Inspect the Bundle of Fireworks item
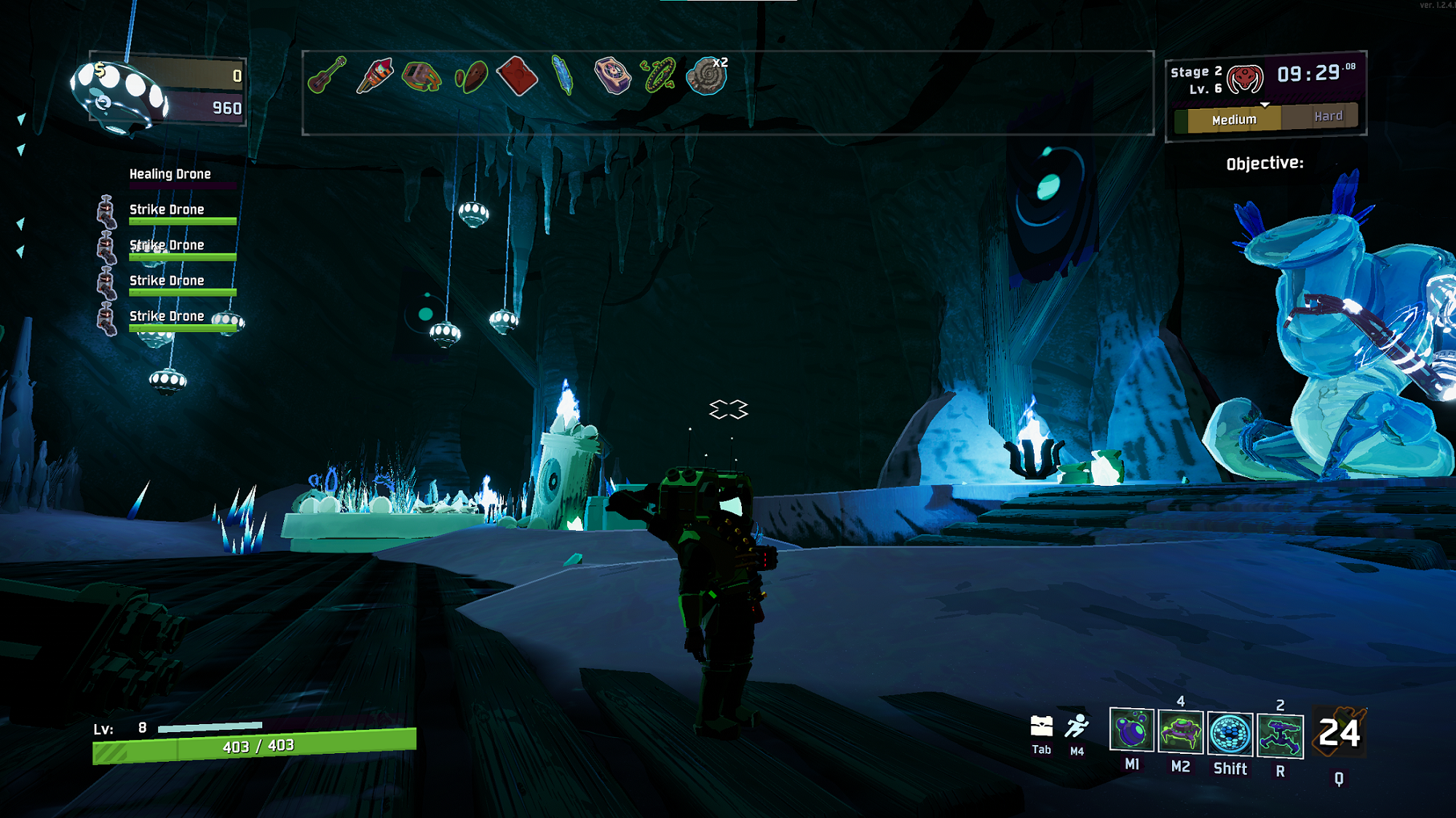 point(374,76)
